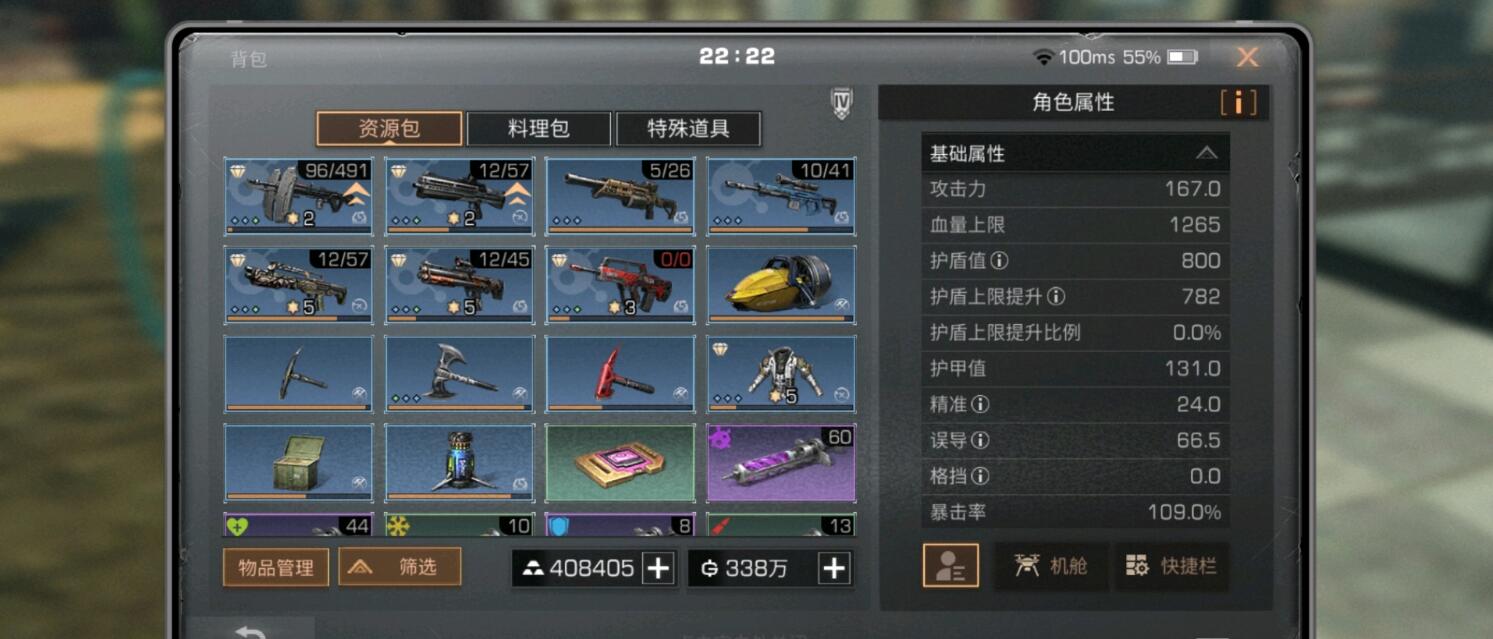Collapse the 基础属性 section
Screen dimensions: 1493x639
[1206, 153]
